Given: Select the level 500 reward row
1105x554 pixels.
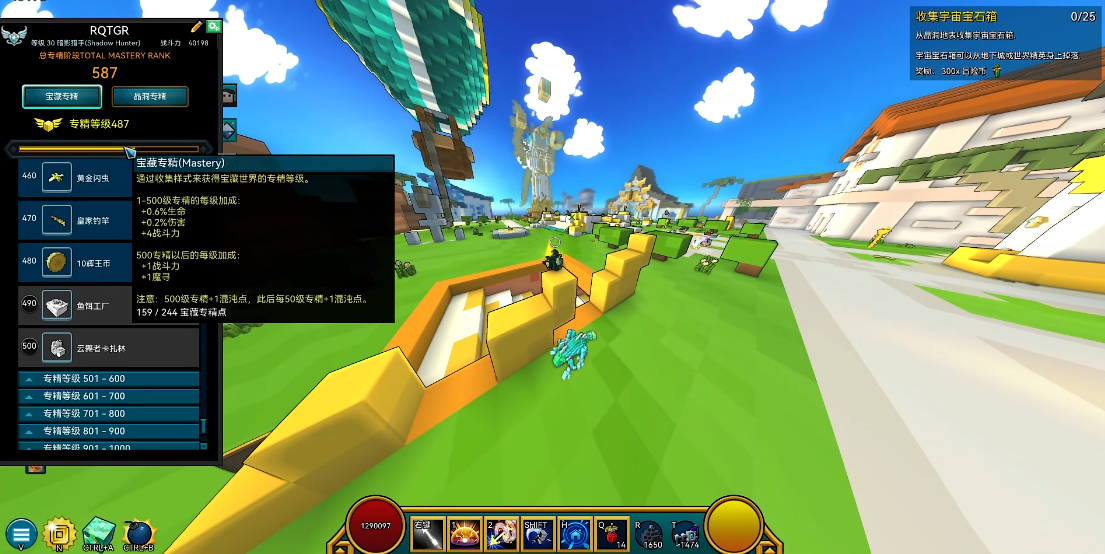Looking at the screenshot, I should pos(108,346).
